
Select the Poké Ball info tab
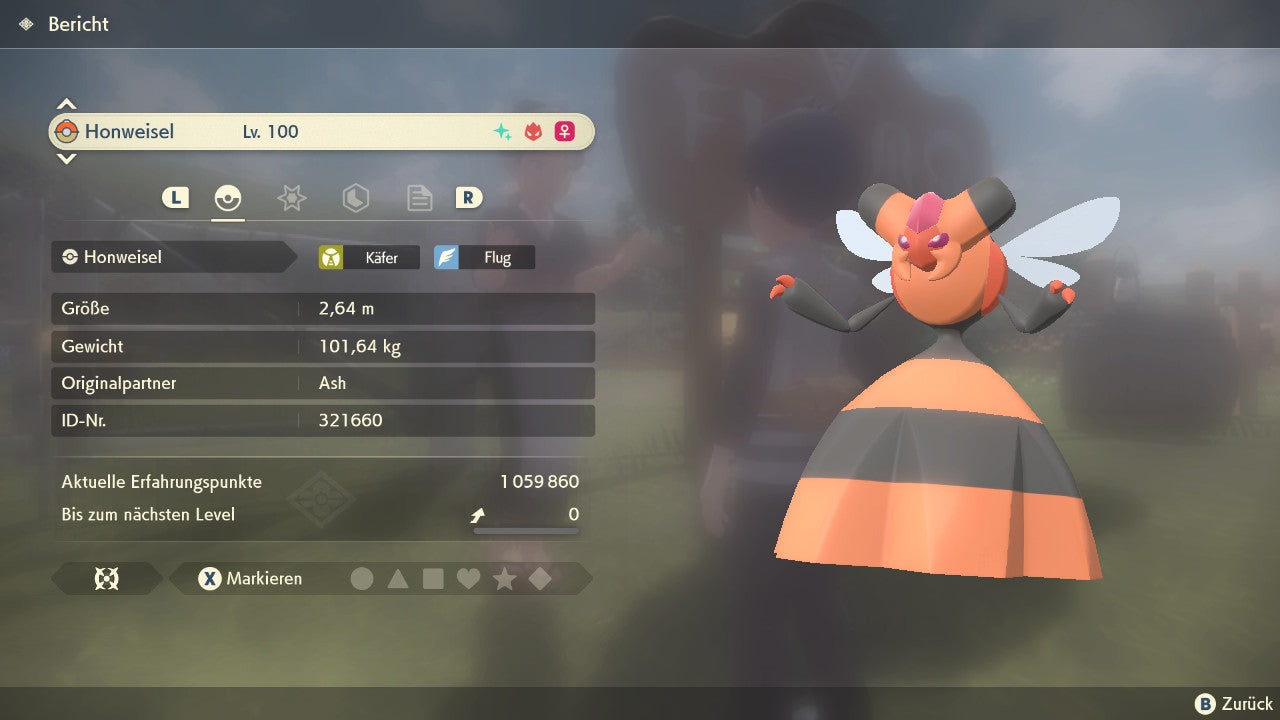[228, 198]
